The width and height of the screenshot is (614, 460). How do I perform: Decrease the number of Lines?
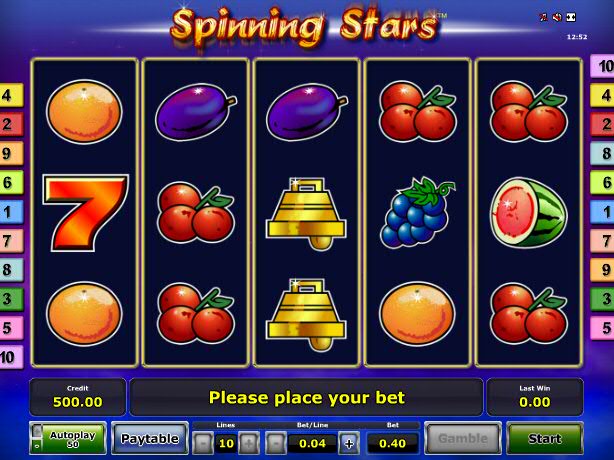(203, 442)
